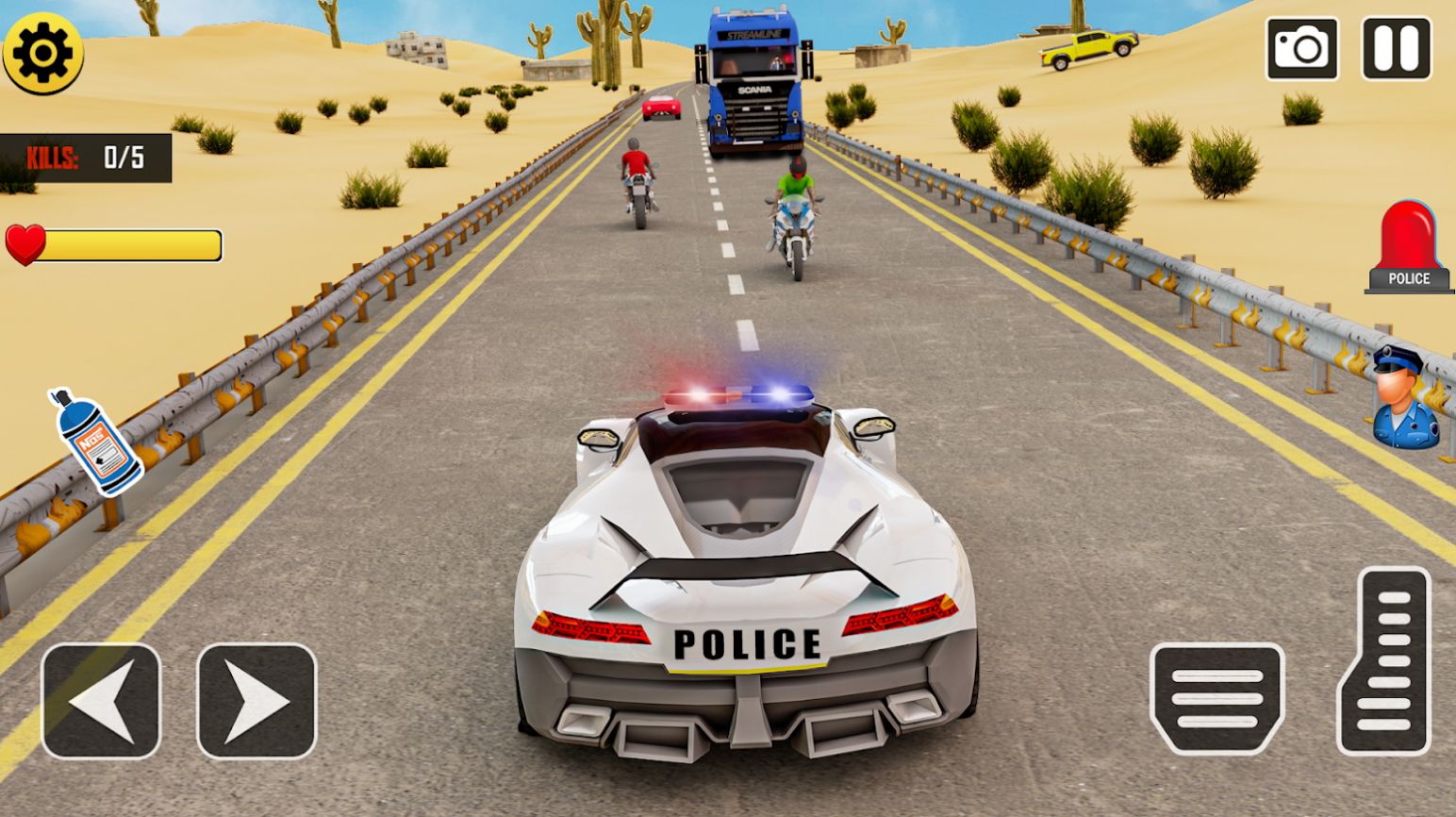Open the settings gear menu

click(44, 54)
